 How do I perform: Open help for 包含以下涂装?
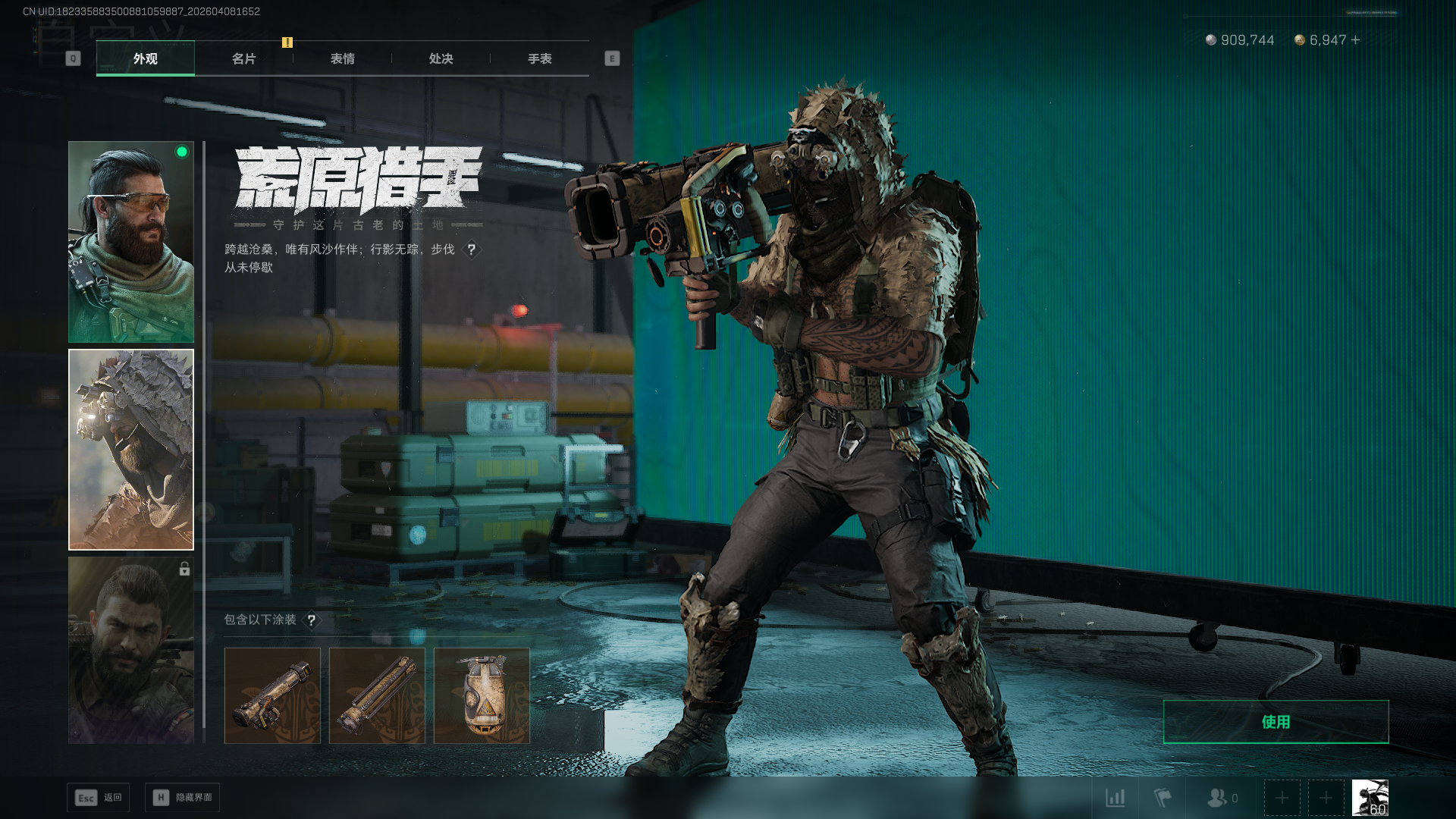point(311,620)
